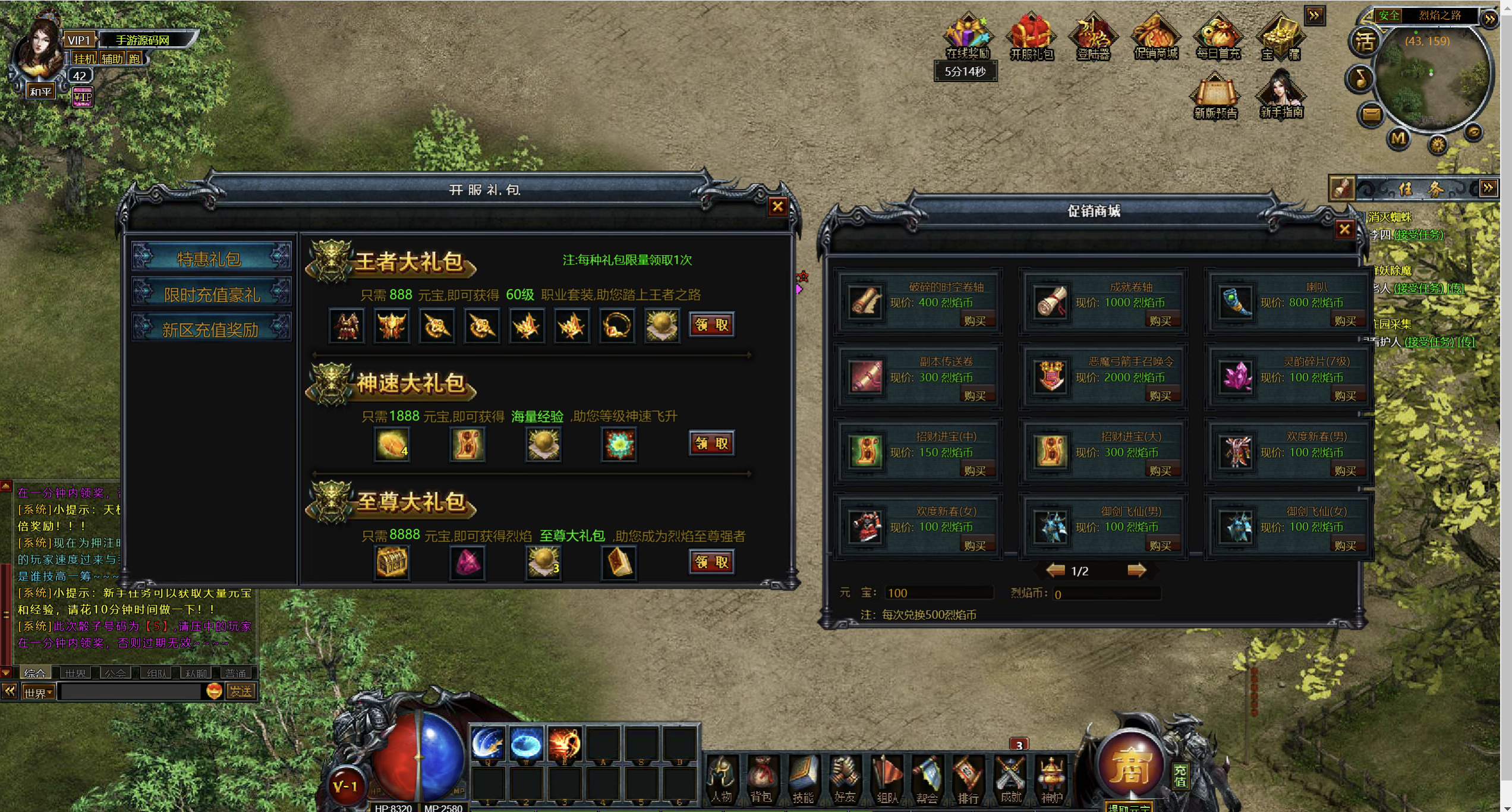This screenshot has height=812, width=1512.
Task: Close the 促销商城 shop window
Action: pyautogui.click(x=1344, y=229)
